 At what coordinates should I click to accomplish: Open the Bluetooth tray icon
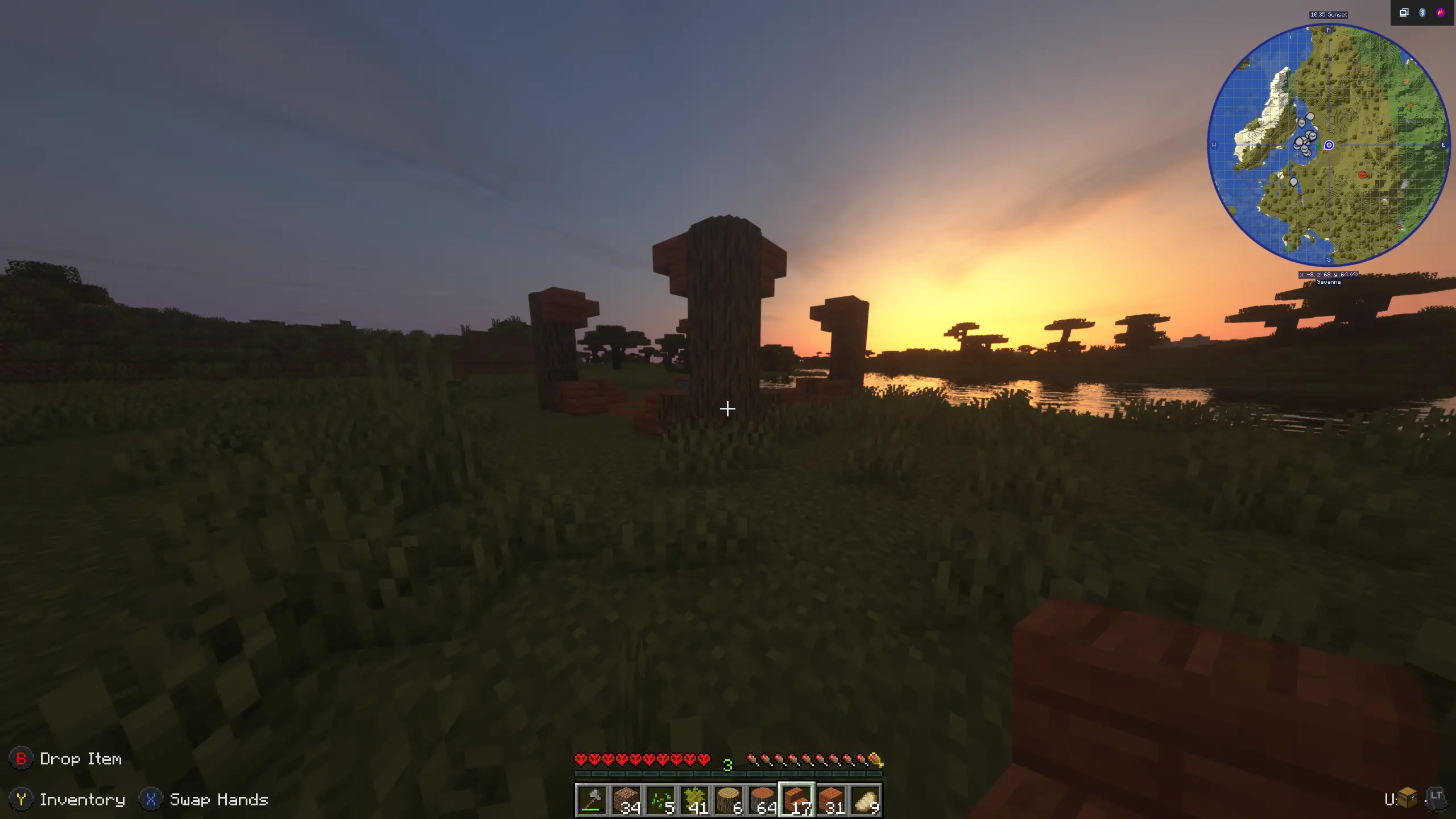click(1422, 13)
